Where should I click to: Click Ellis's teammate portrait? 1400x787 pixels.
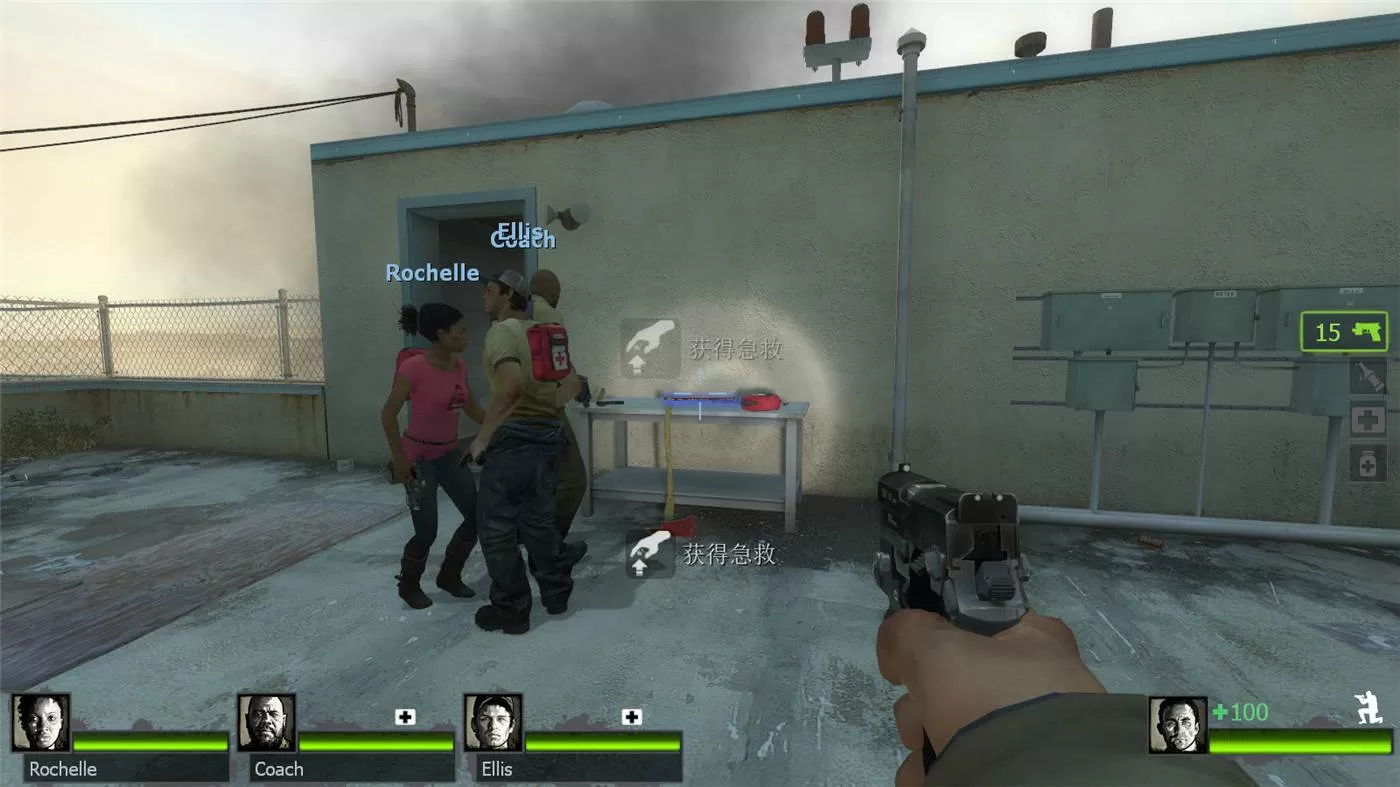click(x=493, y=723)
